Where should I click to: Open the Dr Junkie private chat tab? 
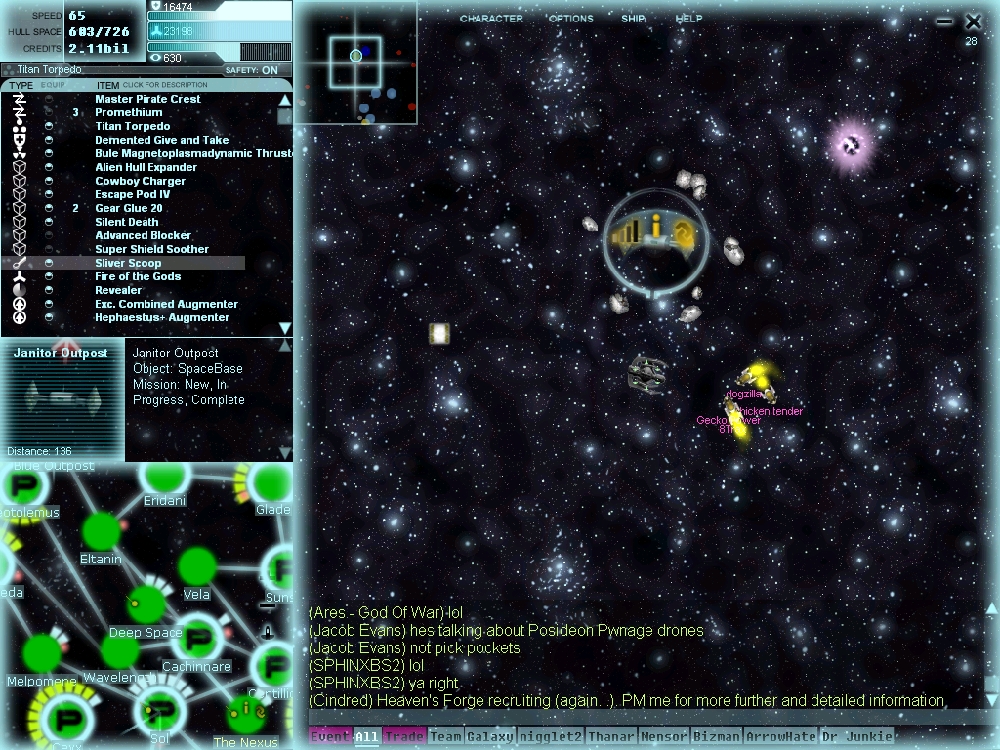[857, 737]
